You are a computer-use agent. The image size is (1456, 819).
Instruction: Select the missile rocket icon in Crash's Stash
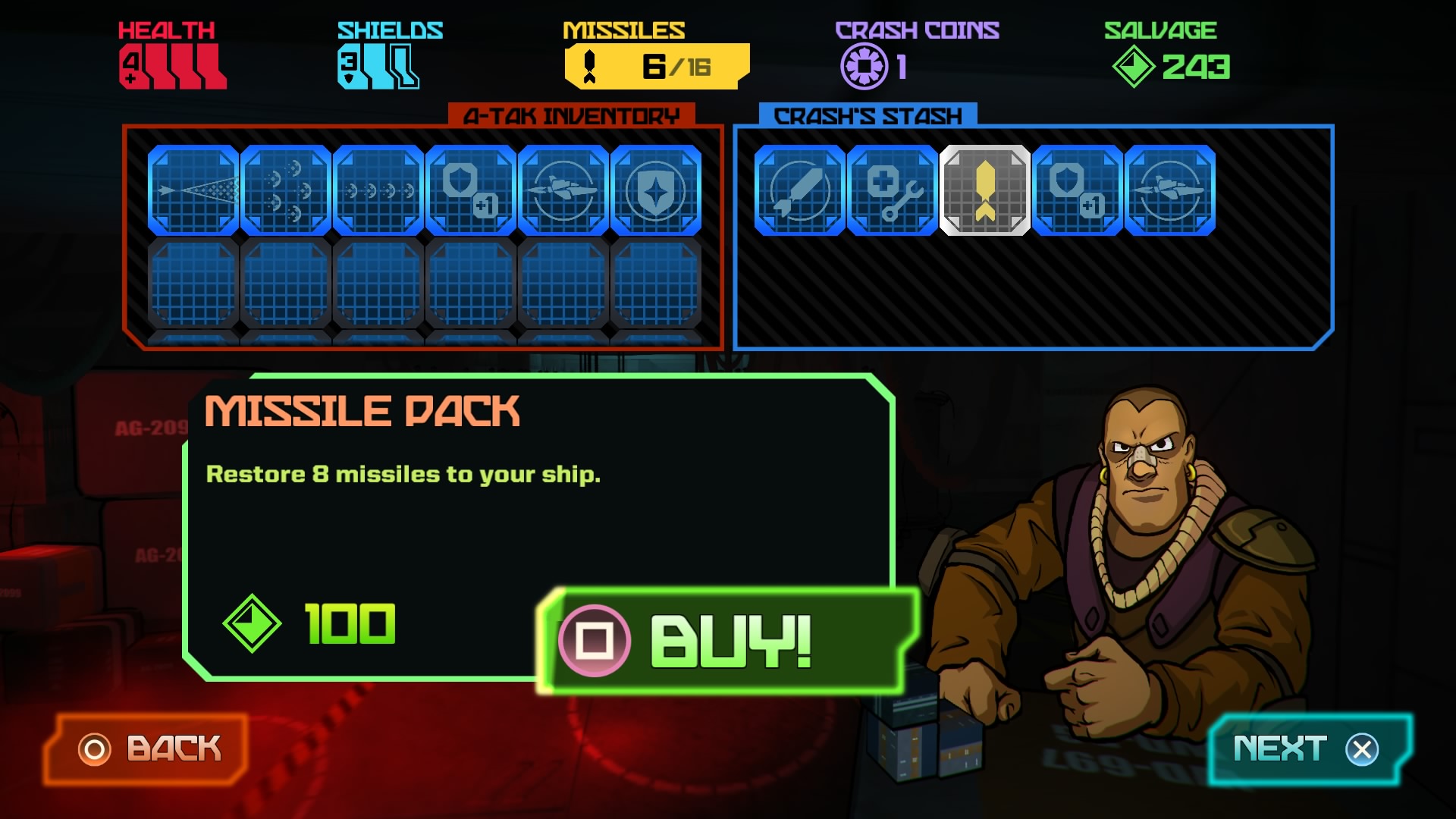(802, 191)
